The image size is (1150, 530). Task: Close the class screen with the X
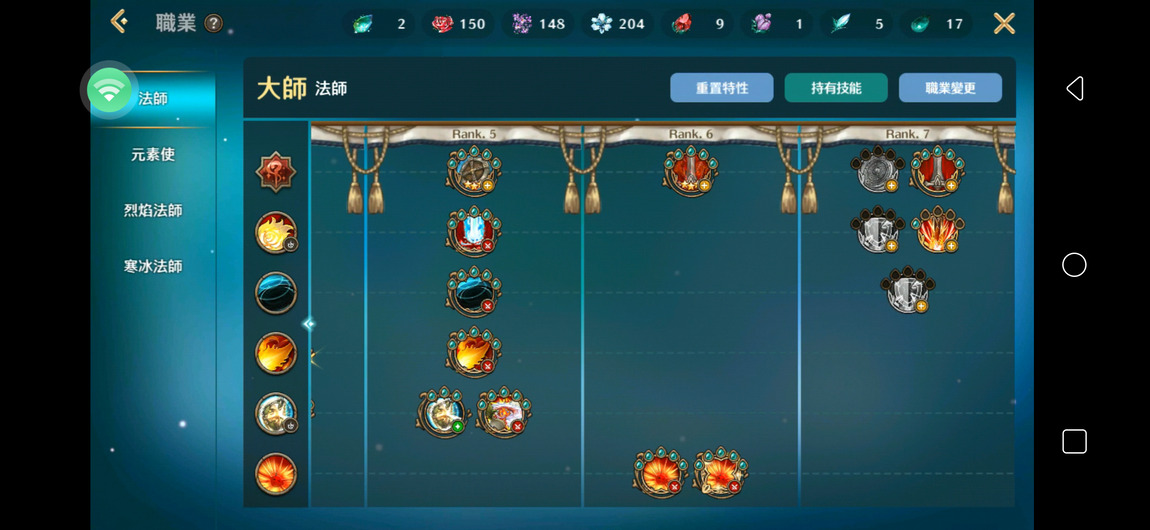1004,23
